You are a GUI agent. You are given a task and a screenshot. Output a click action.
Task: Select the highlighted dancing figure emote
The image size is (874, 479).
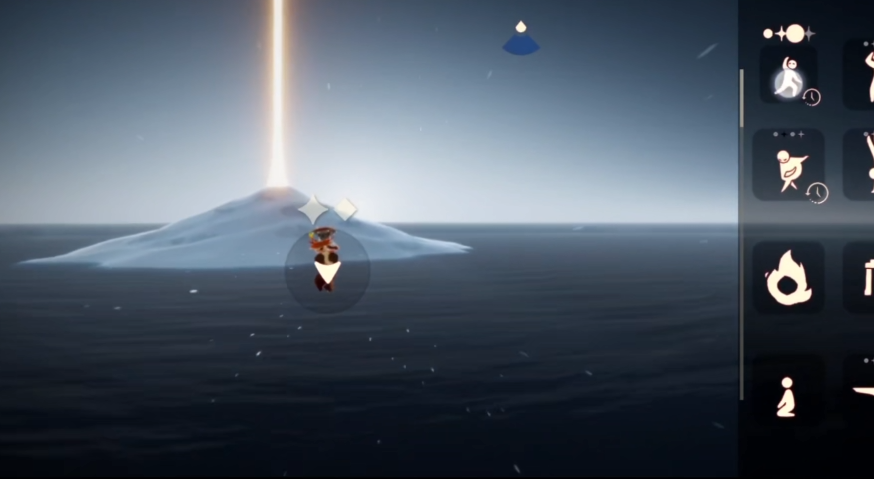(789, 78)
